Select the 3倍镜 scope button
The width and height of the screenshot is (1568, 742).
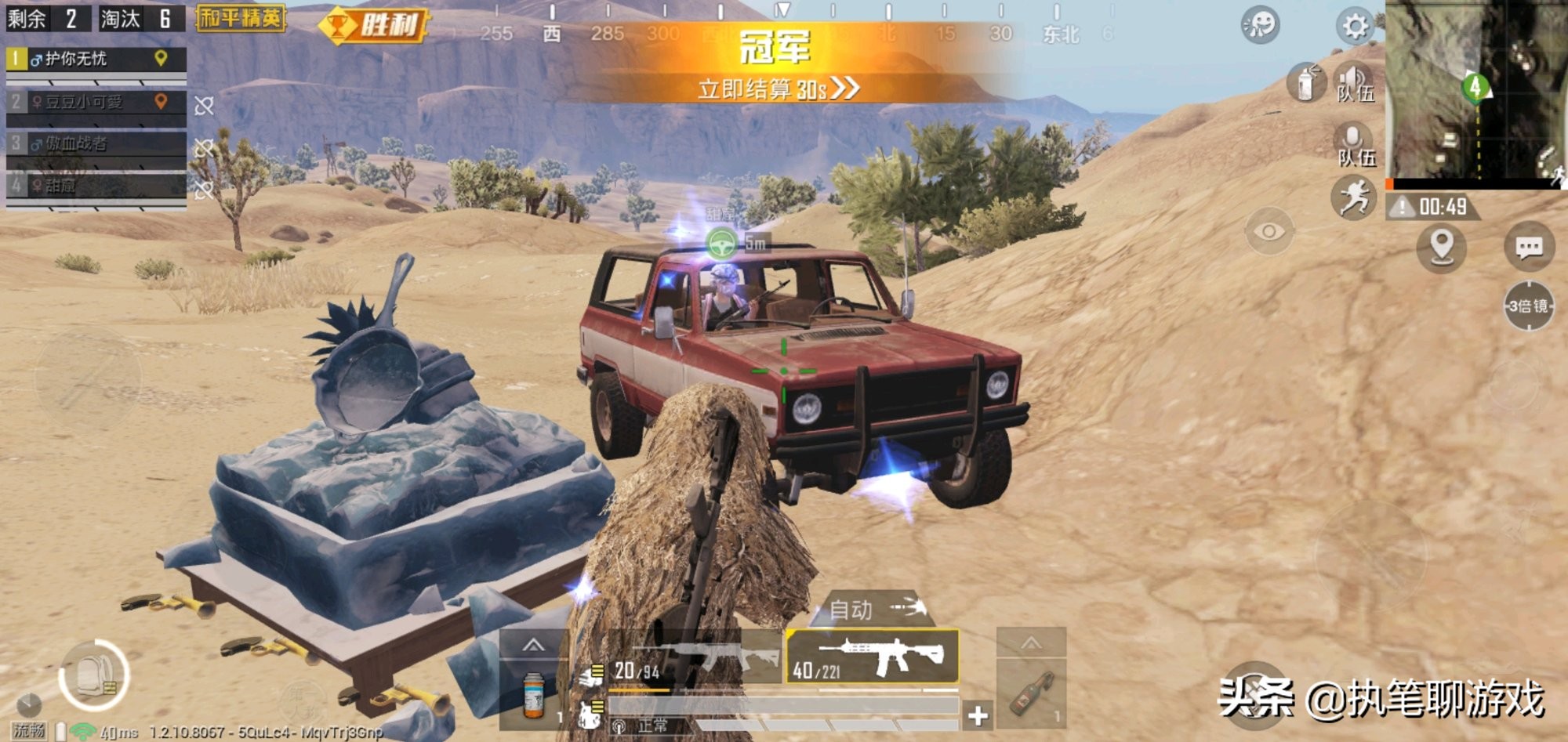[x=1529, y=306]
